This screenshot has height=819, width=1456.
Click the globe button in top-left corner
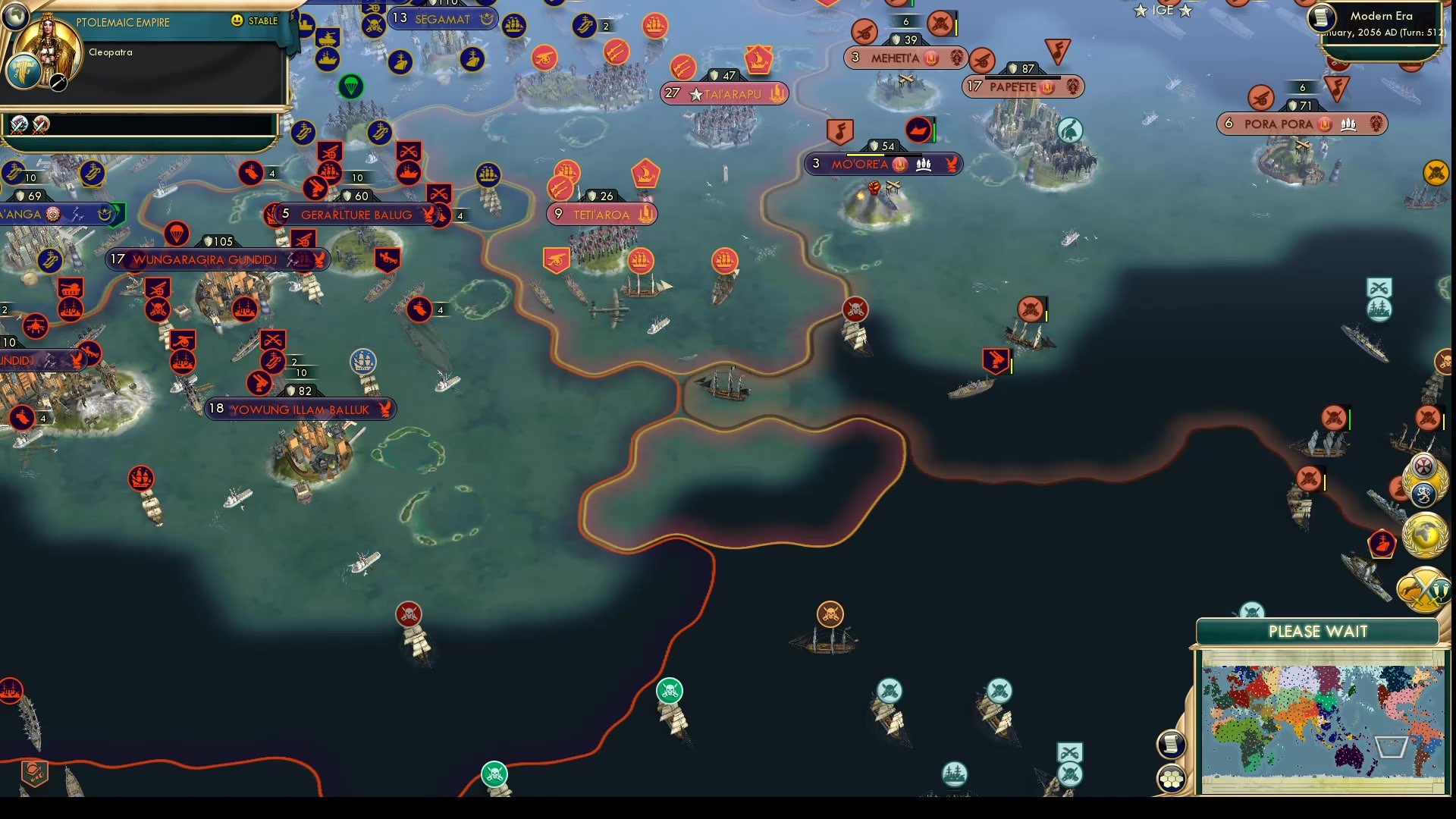15,15
